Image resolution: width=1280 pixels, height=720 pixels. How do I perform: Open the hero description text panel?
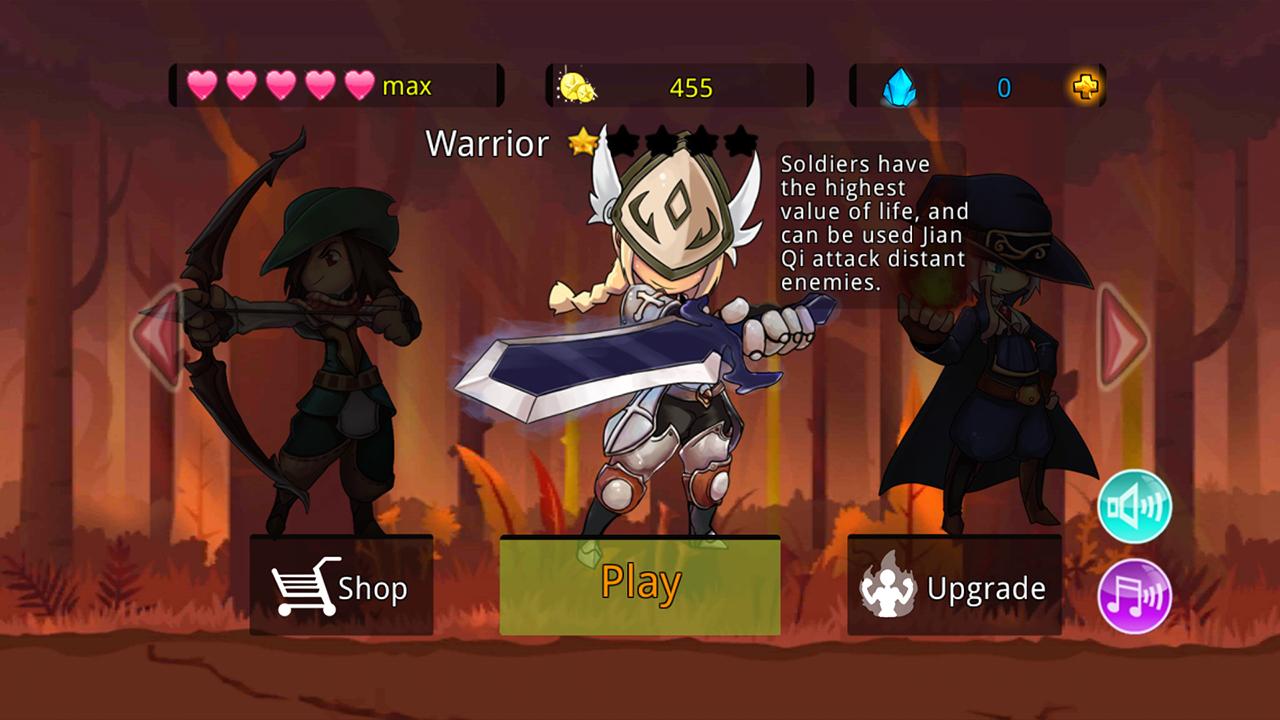click(866, 225)
